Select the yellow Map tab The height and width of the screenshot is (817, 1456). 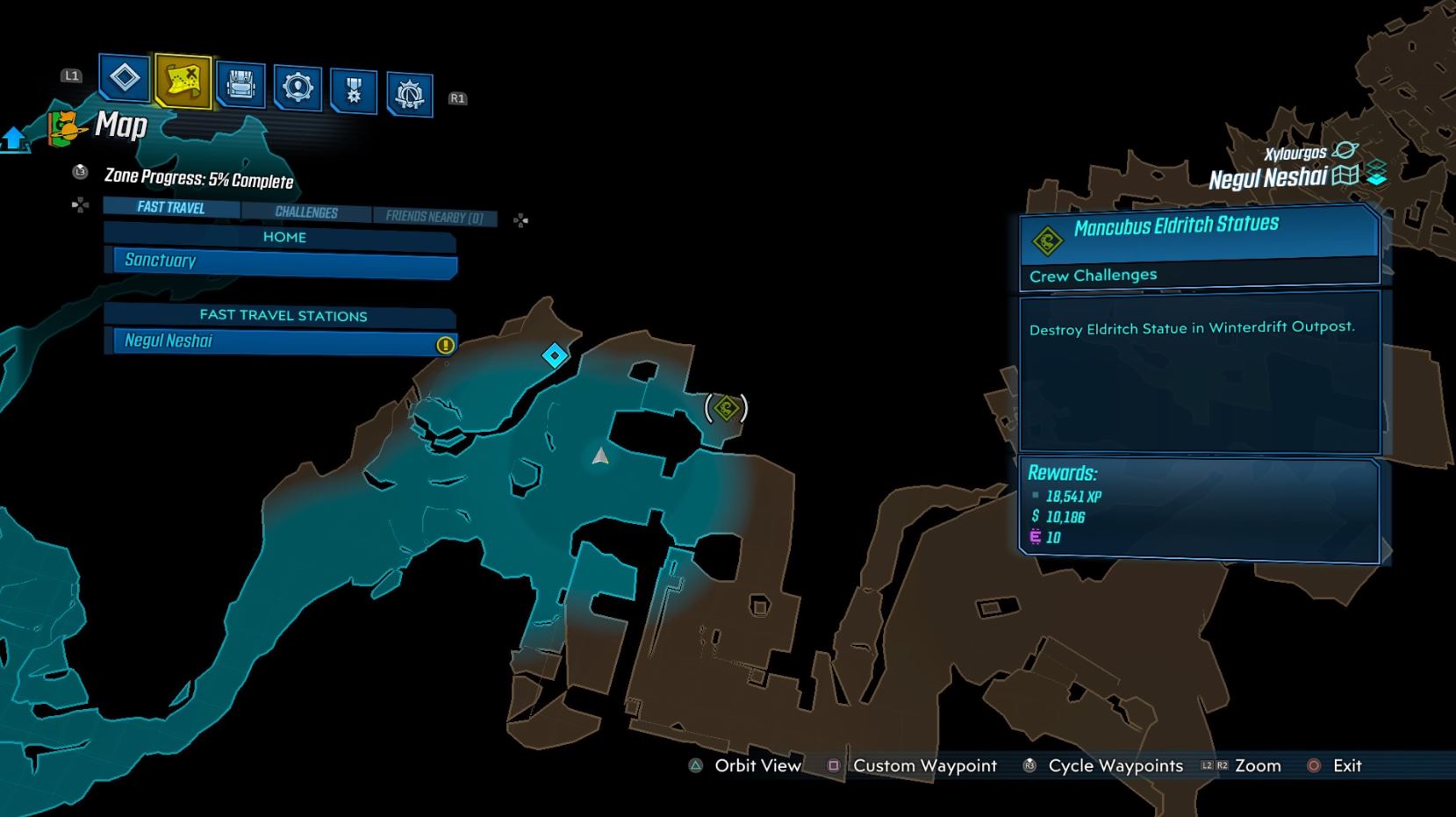183,82
